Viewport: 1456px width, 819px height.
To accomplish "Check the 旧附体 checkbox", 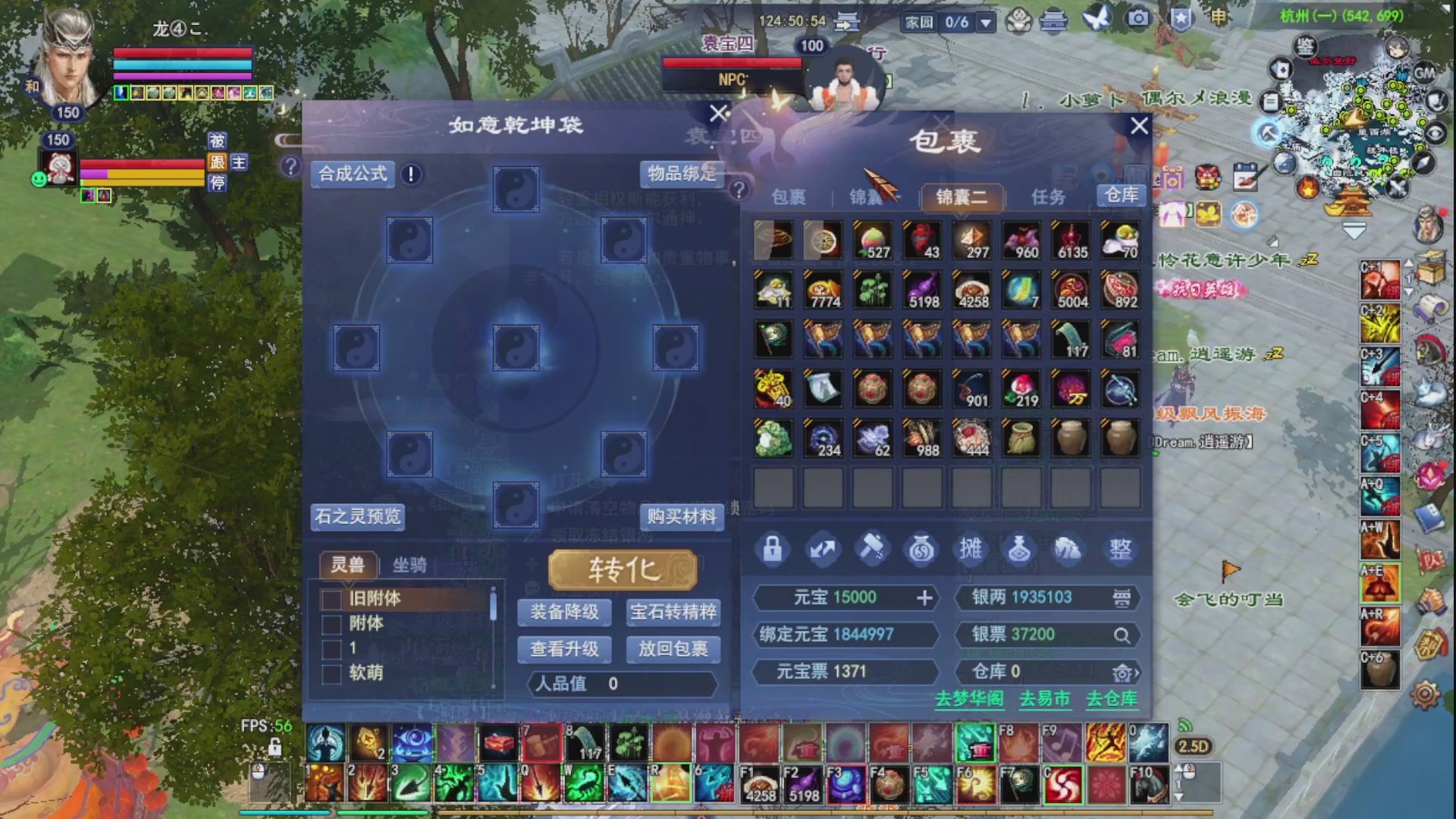I will pos(331,600).
